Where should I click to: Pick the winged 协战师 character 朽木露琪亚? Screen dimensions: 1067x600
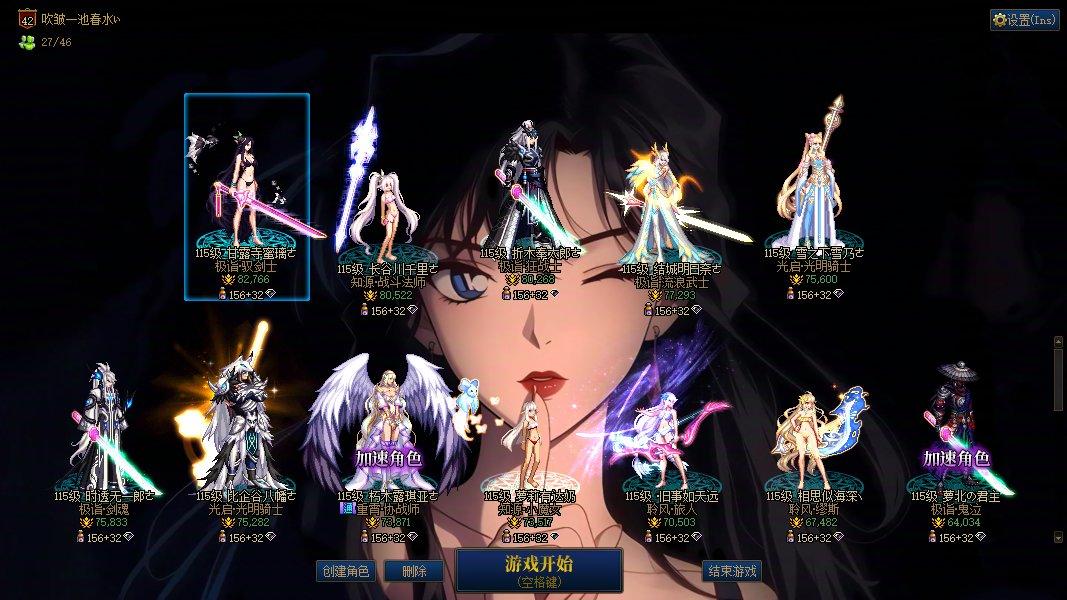[388, 430]
